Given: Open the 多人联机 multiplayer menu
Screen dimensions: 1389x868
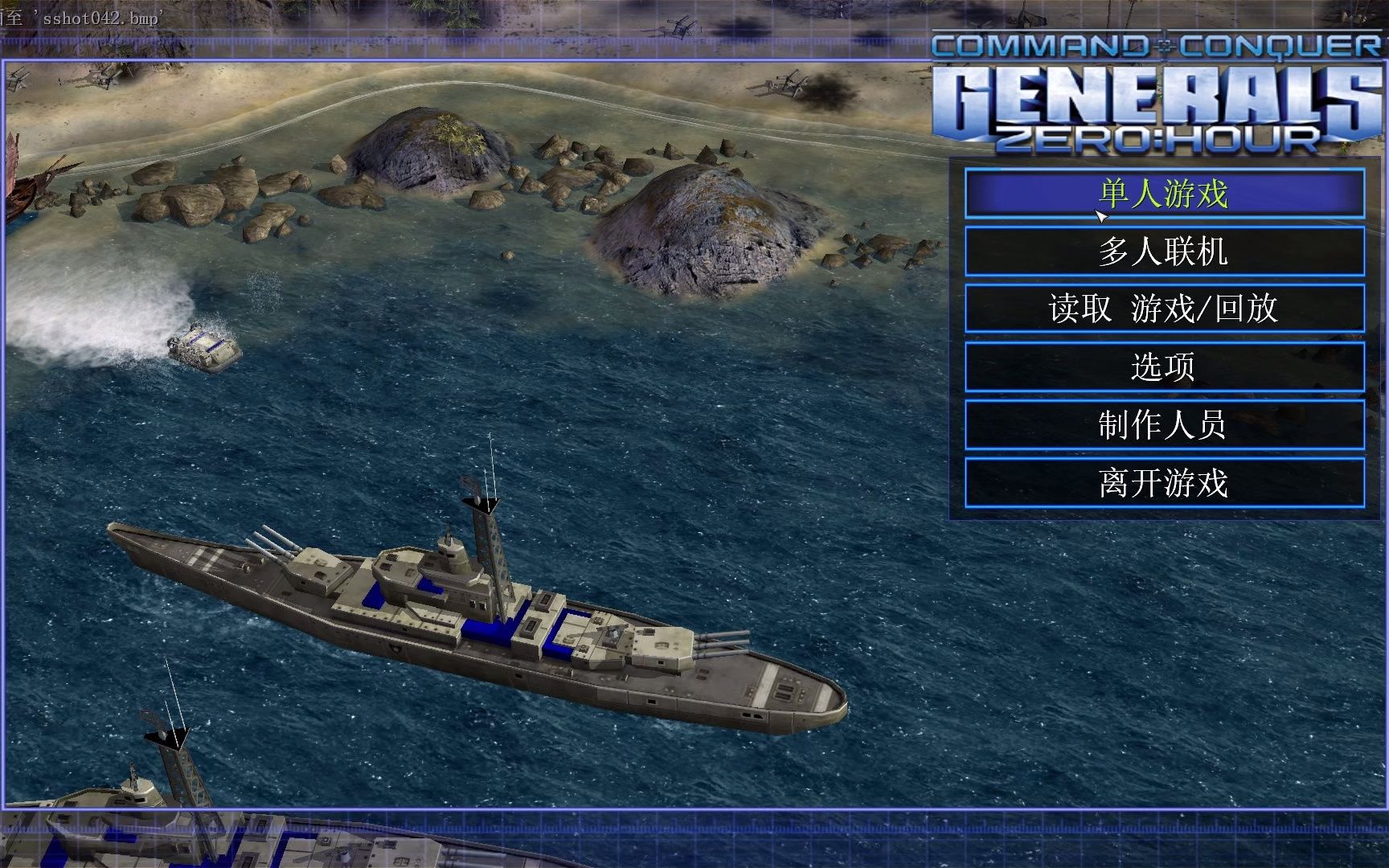Looking at the screenshot, I should point(1164,252).
